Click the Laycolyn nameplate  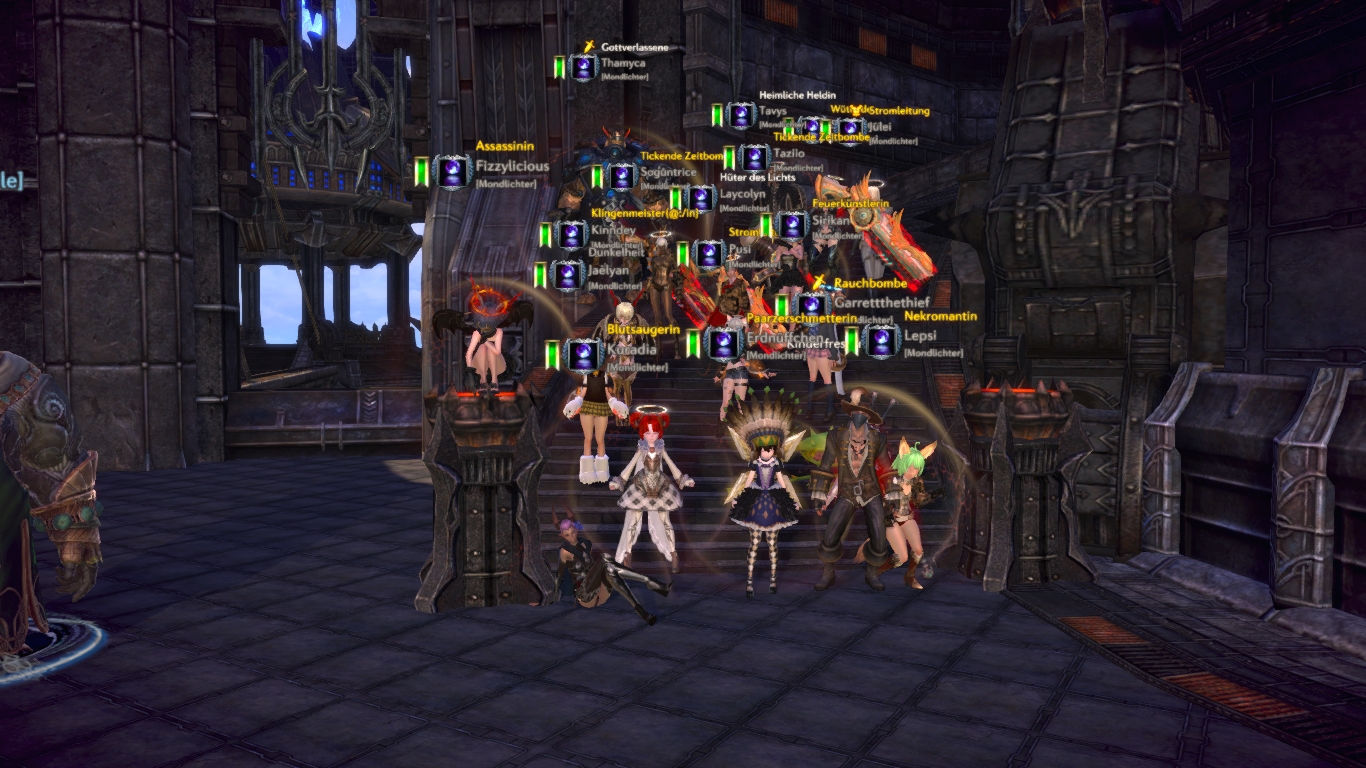(x=742, y=194)
